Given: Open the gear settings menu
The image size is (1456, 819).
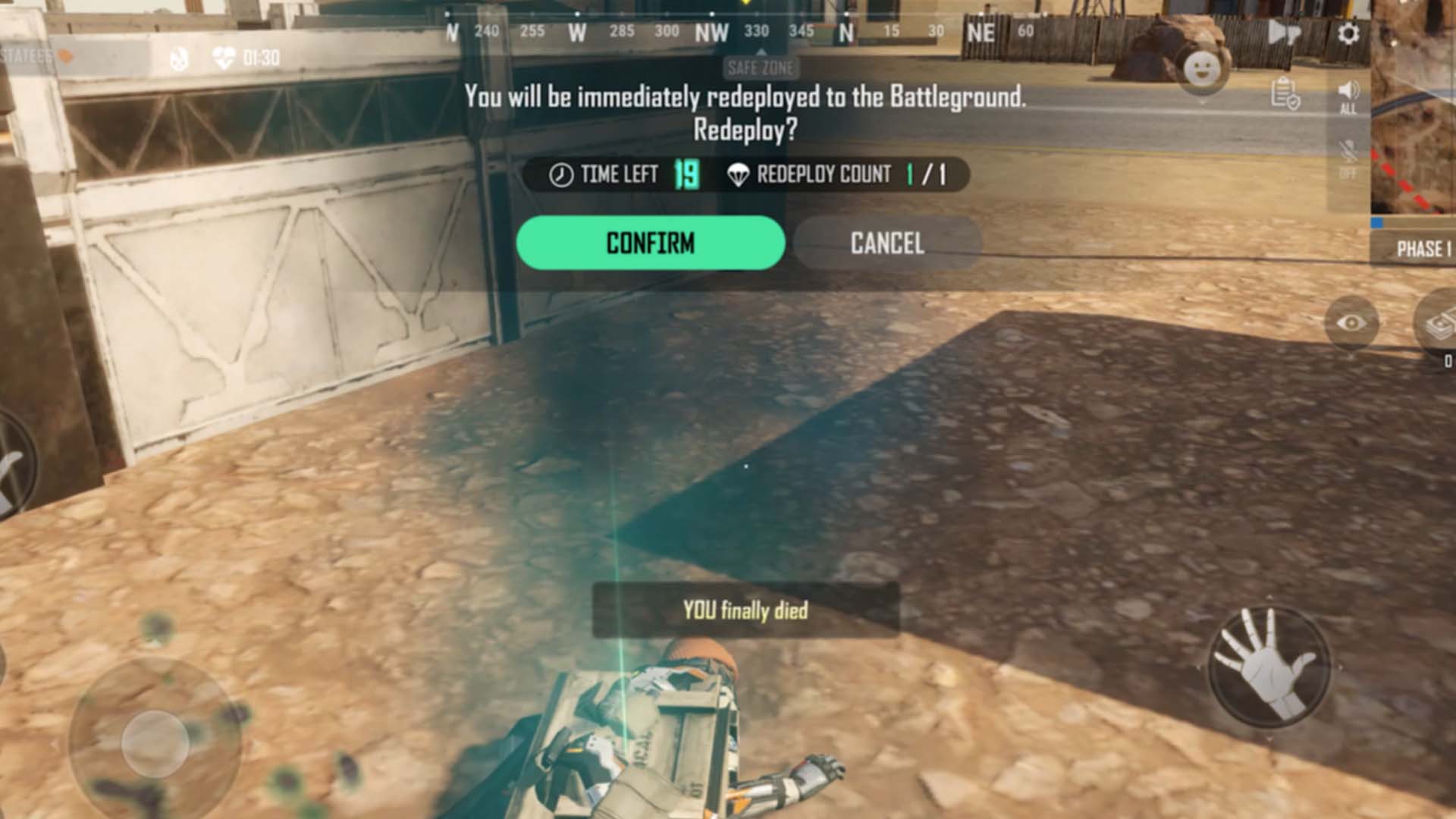Looking at the screenshot, I should click(1348, 33).
